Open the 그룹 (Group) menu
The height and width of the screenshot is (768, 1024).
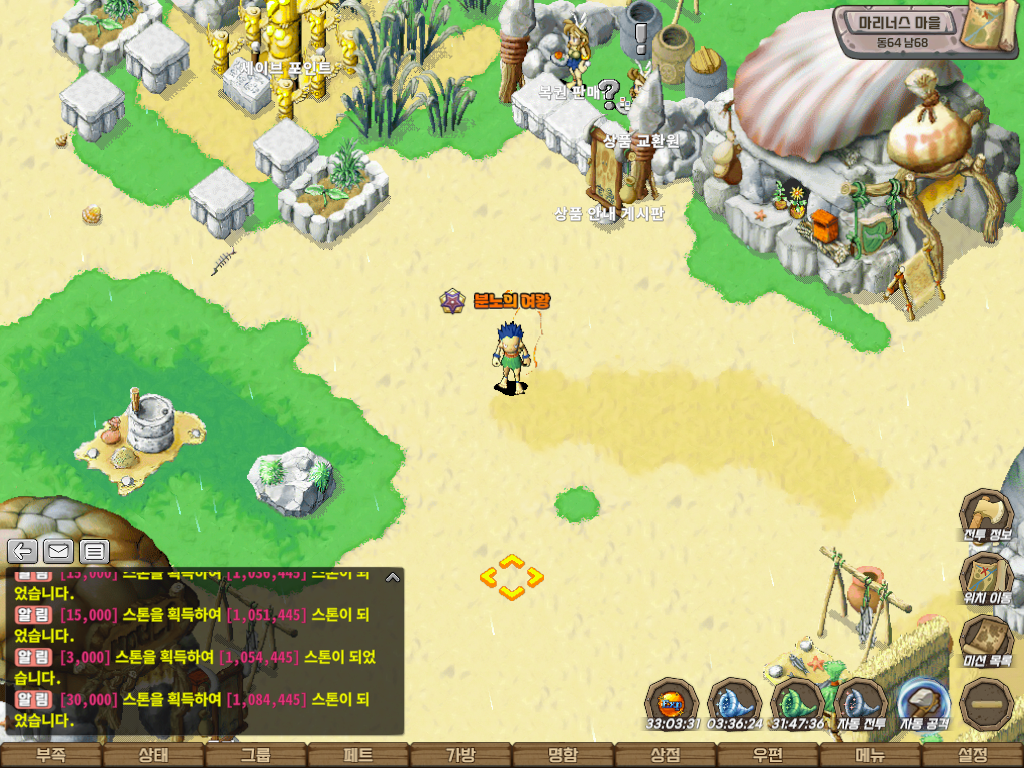255,756
